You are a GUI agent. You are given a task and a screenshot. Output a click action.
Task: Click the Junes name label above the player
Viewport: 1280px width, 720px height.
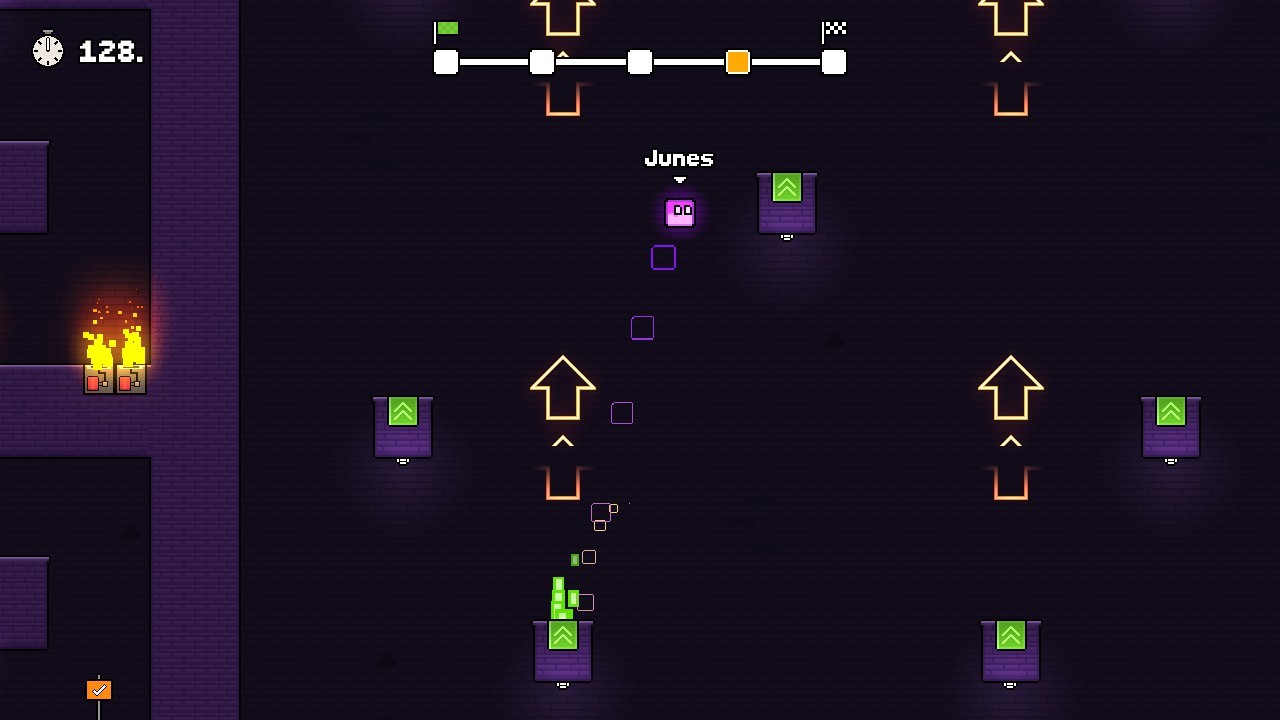click(678, 158)
